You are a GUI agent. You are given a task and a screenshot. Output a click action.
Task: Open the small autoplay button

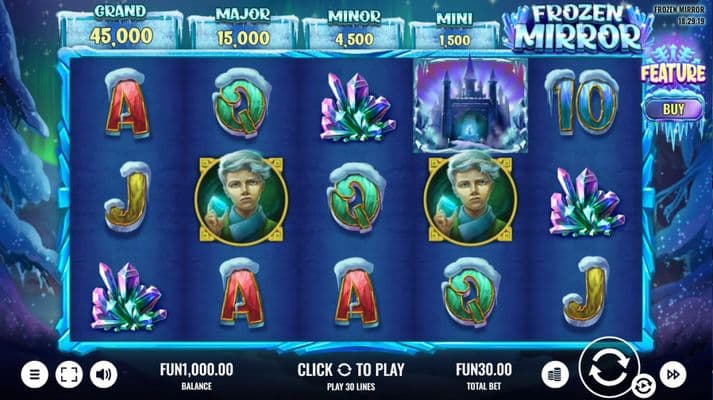click(x=643, y=384)
